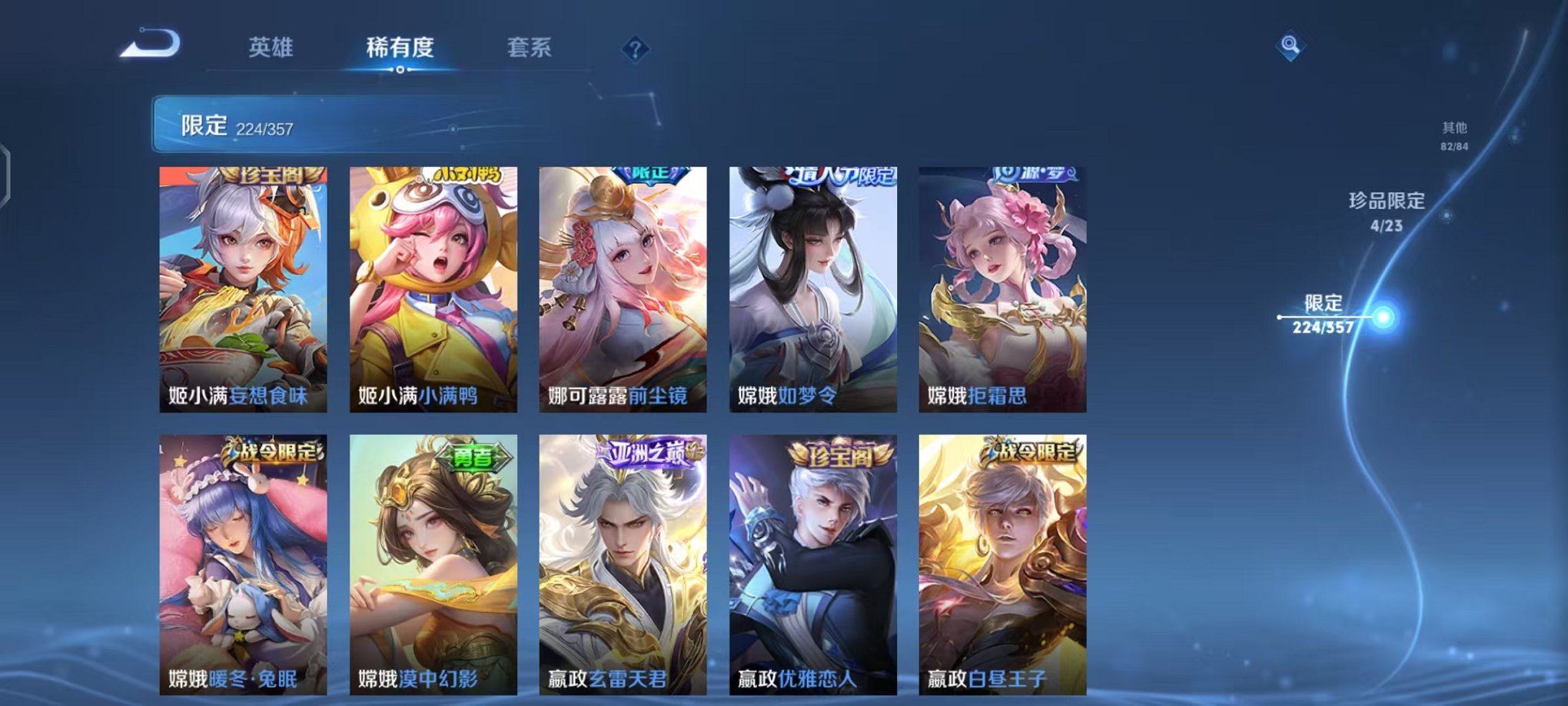1568x706 pixels.
Task: Click the 源·梦 badge on 嫦娥拒霜思 skin
Action: coord(1034,175)
